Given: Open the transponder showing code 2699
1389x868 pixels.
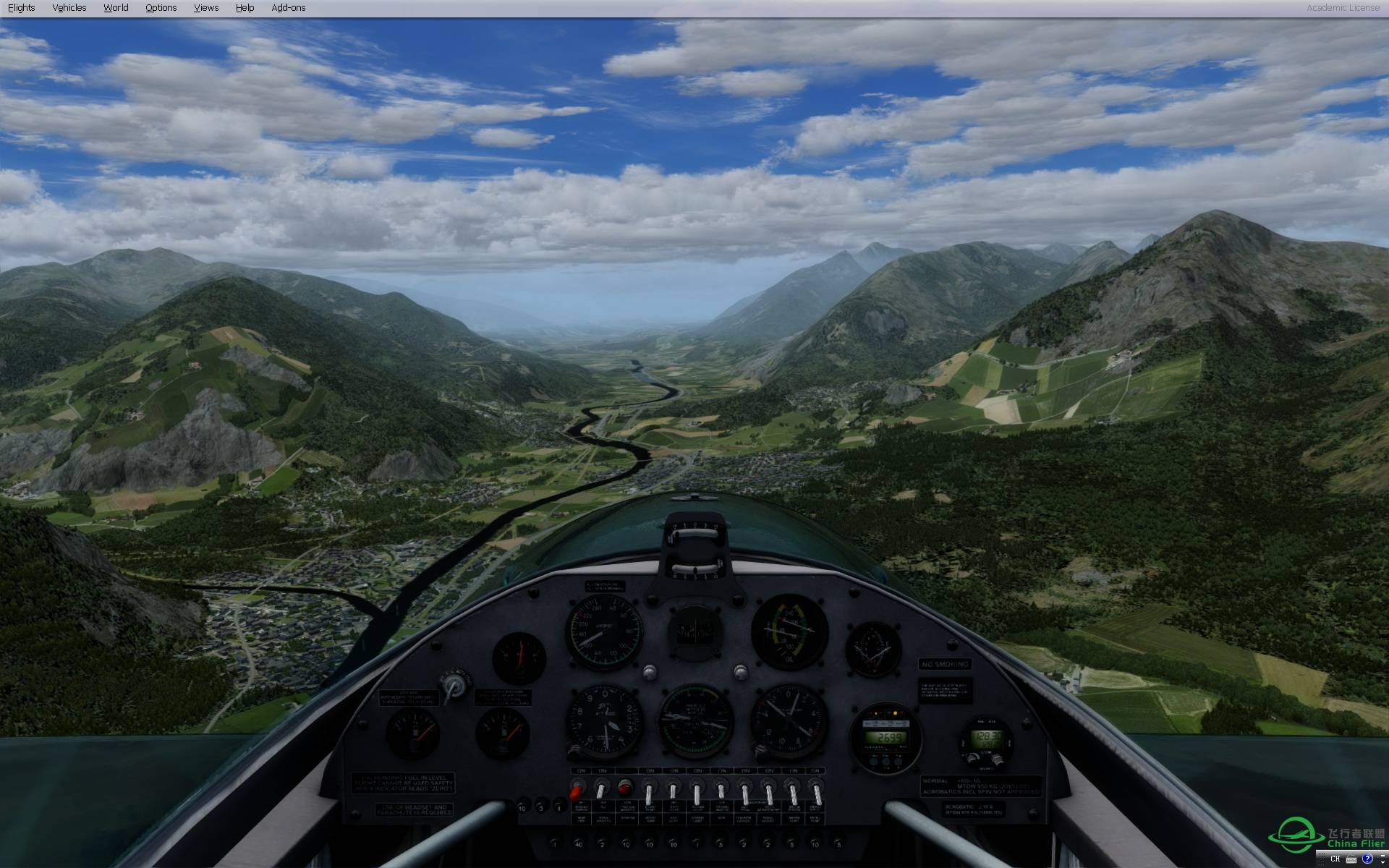Looking at the screenshot, I should (x=888, y=736).
